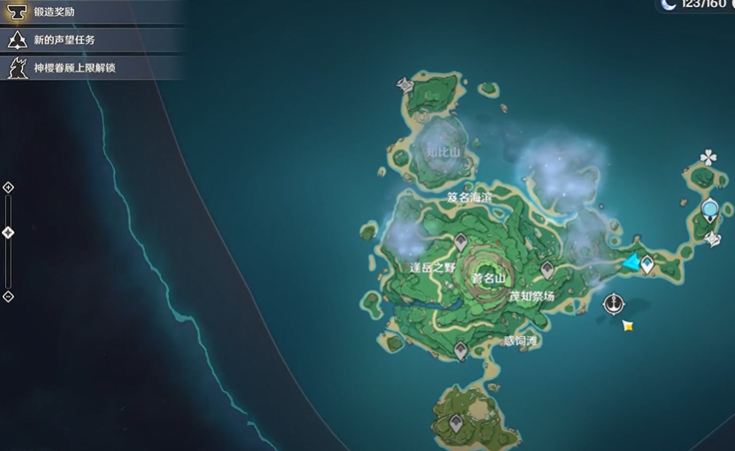The width and height of the screenshot is (735, 451).
Task: Click the zoom-in button above the map slider
Action: [x=8, y=187]
